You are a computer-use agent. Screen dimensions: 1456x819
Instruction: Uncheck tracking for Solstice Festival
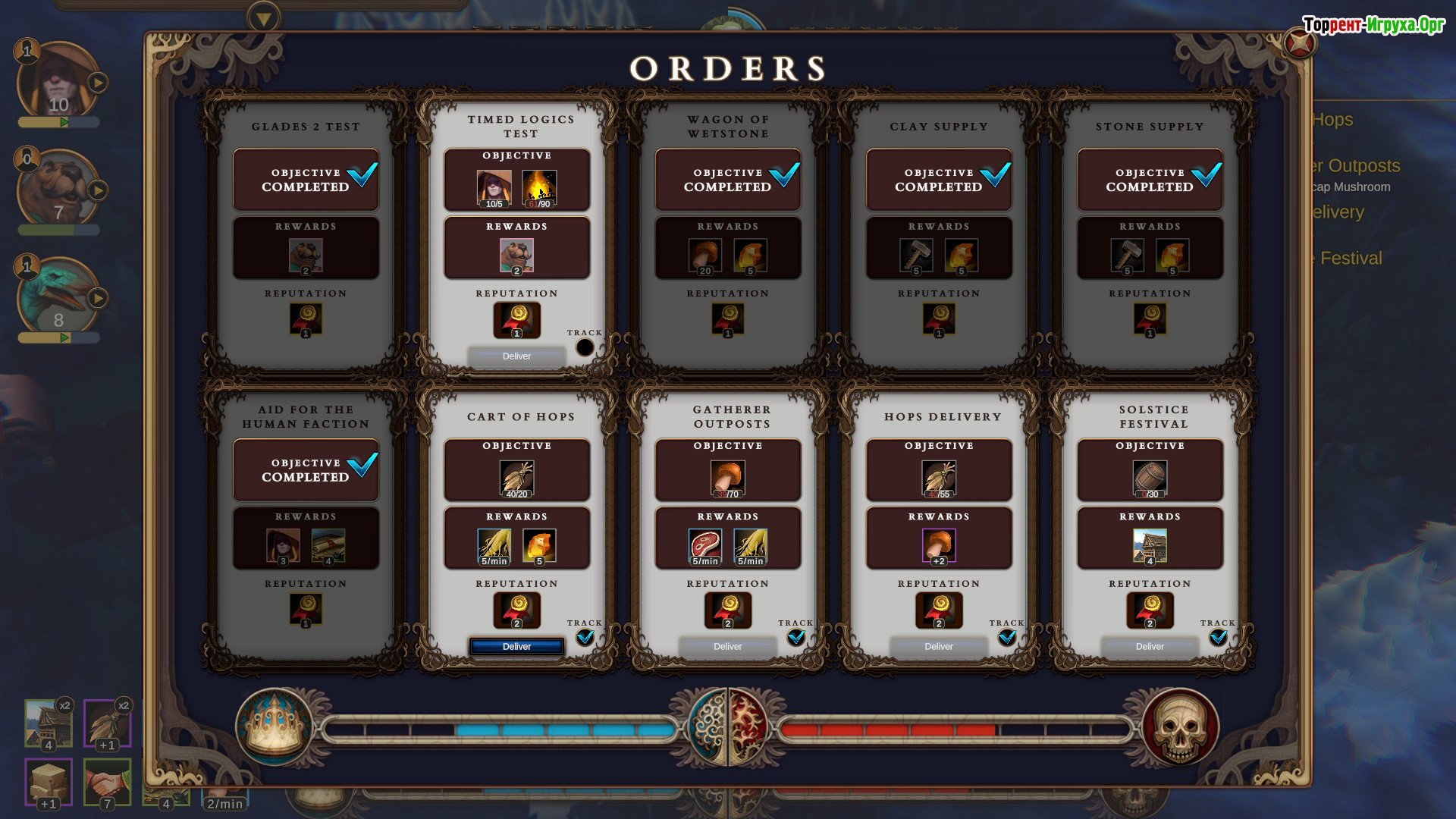tap(1218, 638)
